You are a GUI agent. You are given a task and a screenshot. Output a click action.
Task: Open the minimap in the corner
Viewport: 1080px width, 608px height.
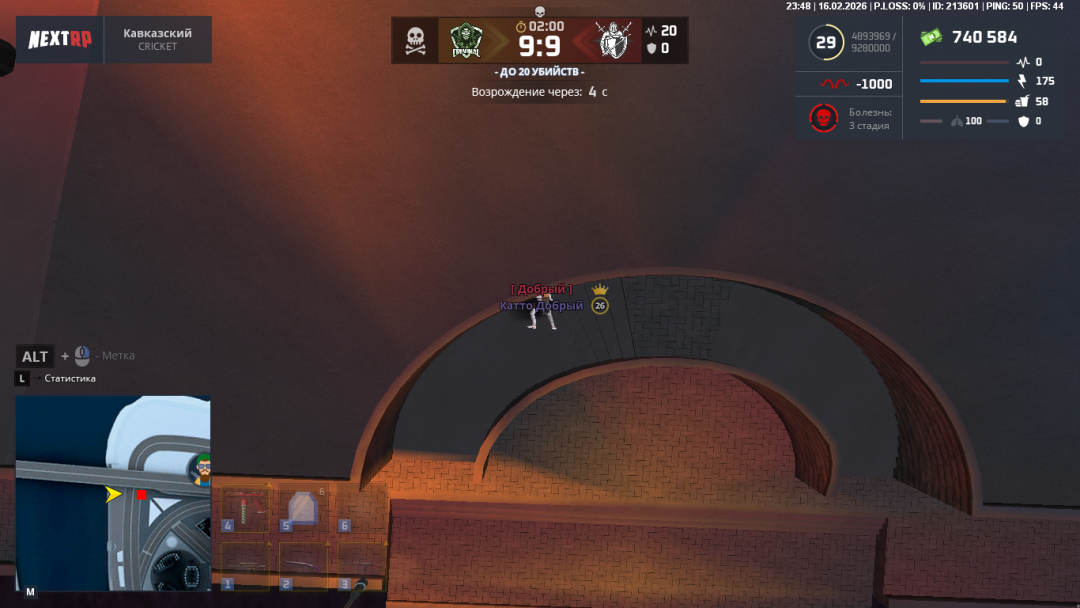click(x=112, y=494)
